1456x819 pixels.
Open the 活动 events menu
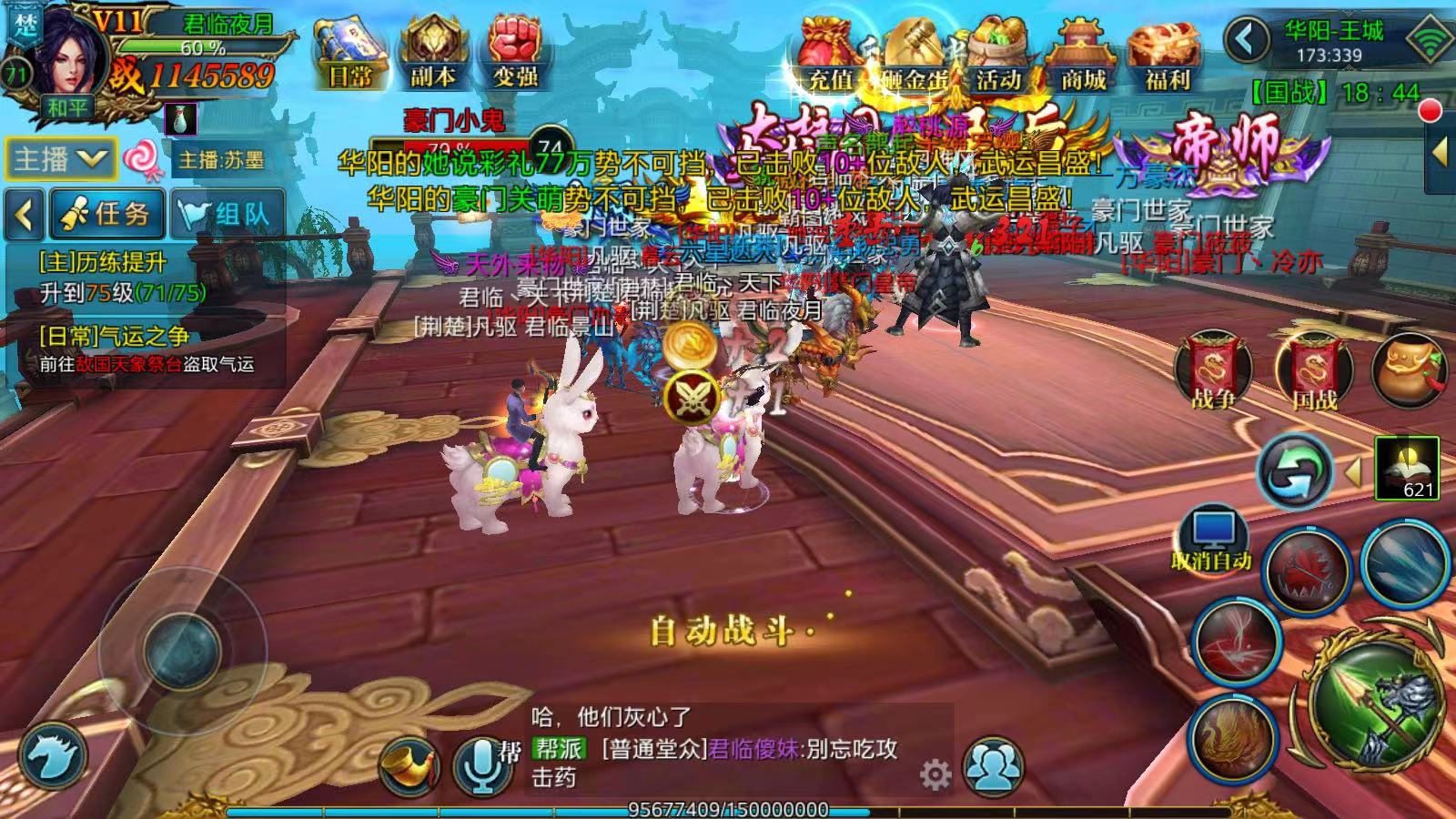pyautogui.click(x=998, y=56)
